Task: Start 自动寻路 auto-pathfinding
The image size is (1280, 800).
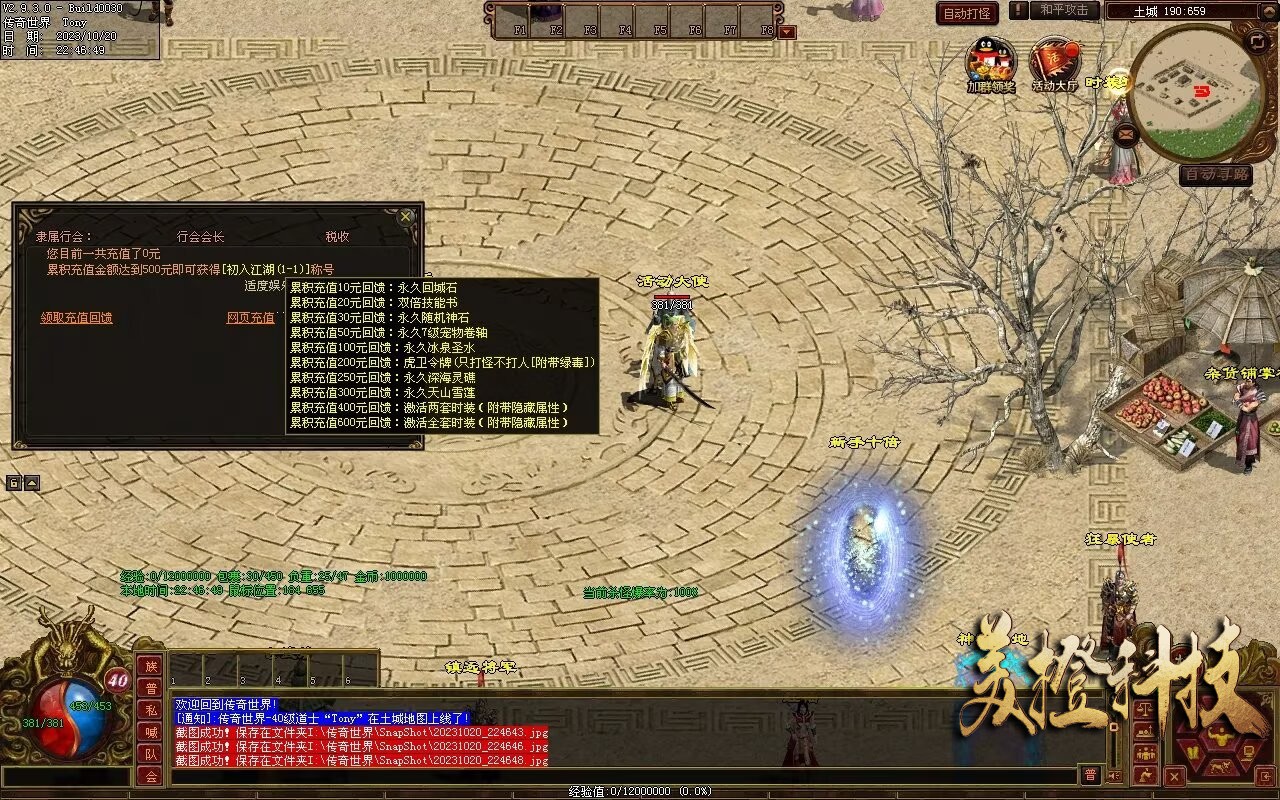Action: 1216,175
